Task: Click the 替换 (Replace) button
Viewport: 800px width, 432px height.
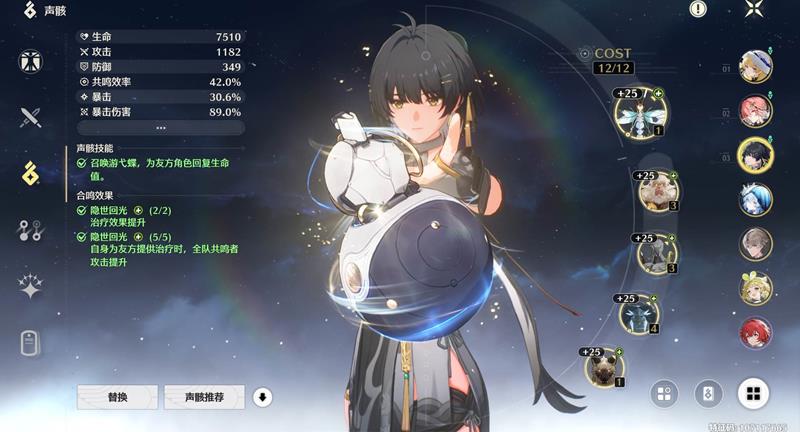Action: point(118,397)
